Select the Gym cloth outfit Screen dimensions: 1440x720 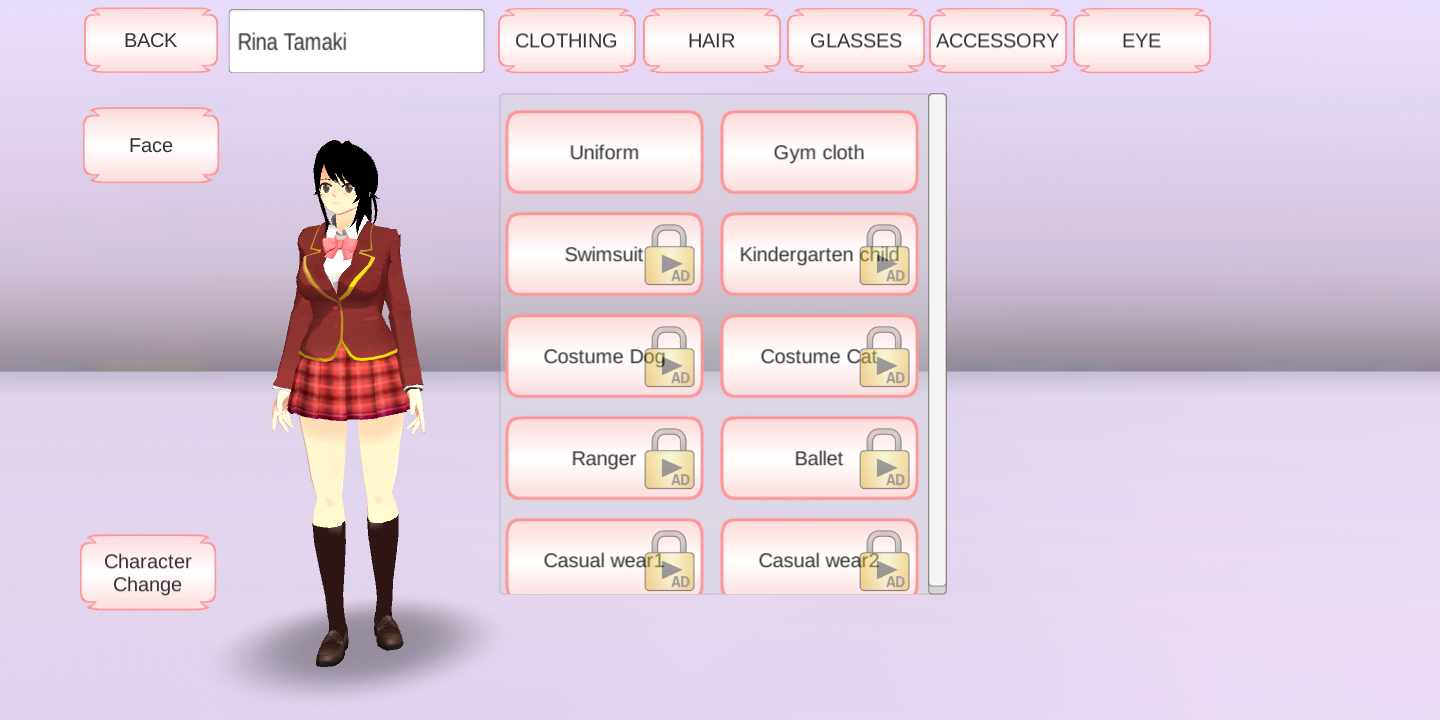pyautogui.click(x=819, y=153)
